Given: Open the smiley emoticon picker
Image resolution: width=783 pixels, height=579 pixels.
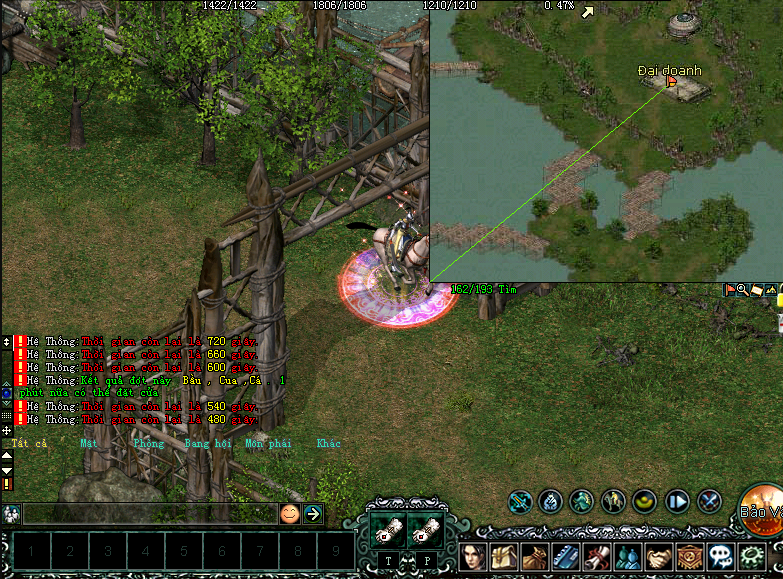Looking at the screenshot, I should click(x=289, y=514).
